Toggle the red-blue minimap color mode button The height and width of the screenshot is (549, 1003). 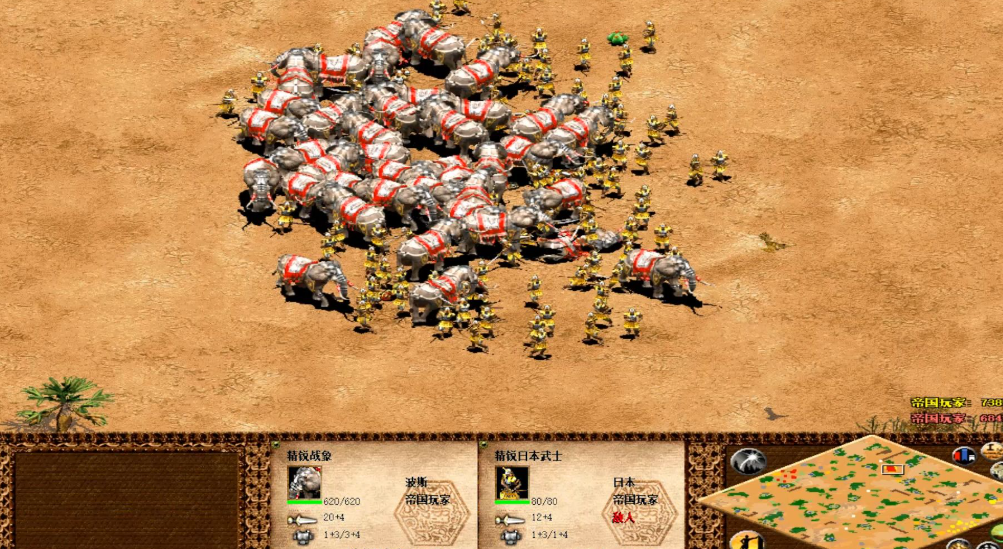click(x=965, y=456)
